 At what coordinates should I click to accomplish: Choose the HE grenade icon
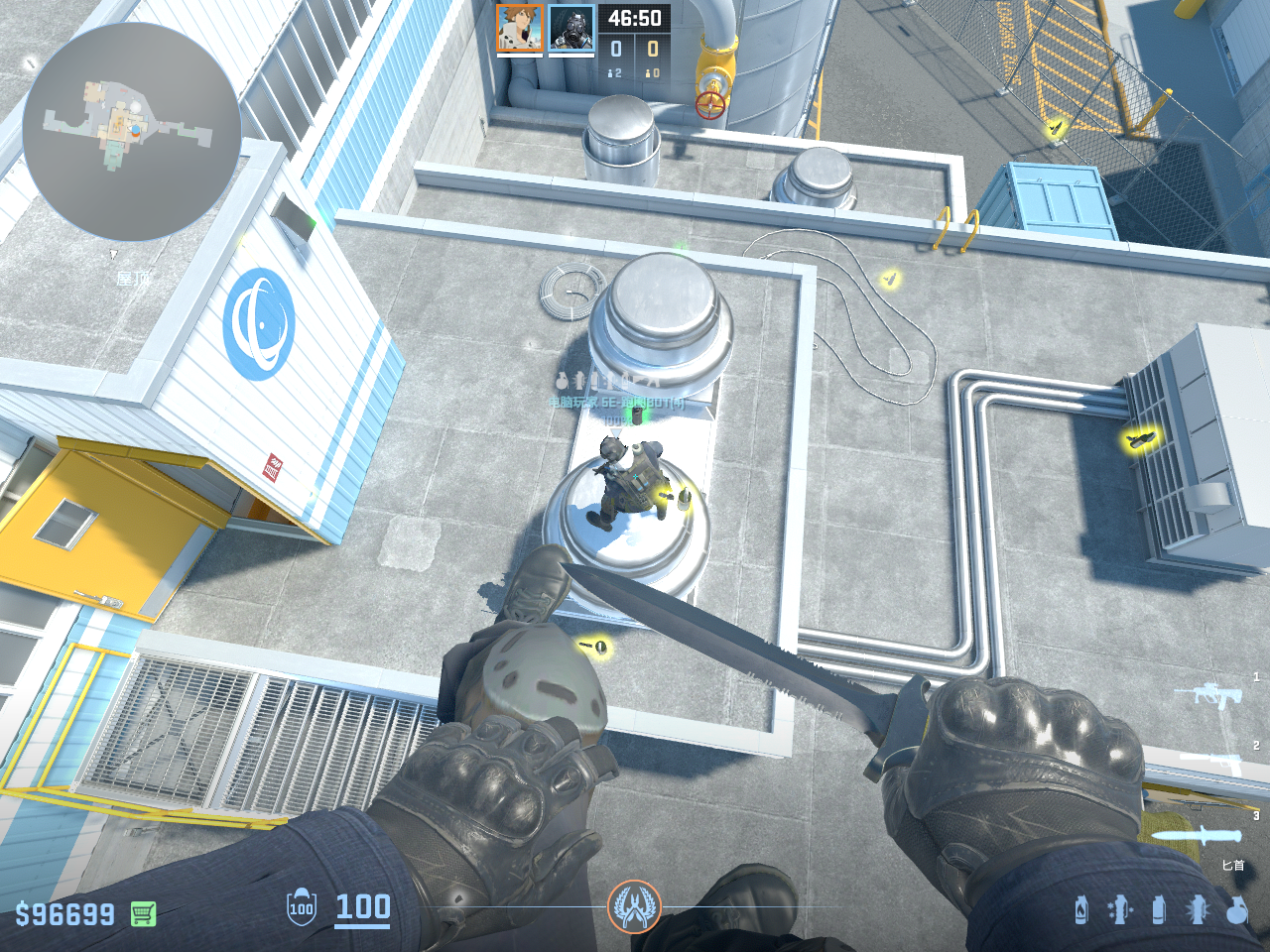pyautogui.click(x=1236, y=909)
